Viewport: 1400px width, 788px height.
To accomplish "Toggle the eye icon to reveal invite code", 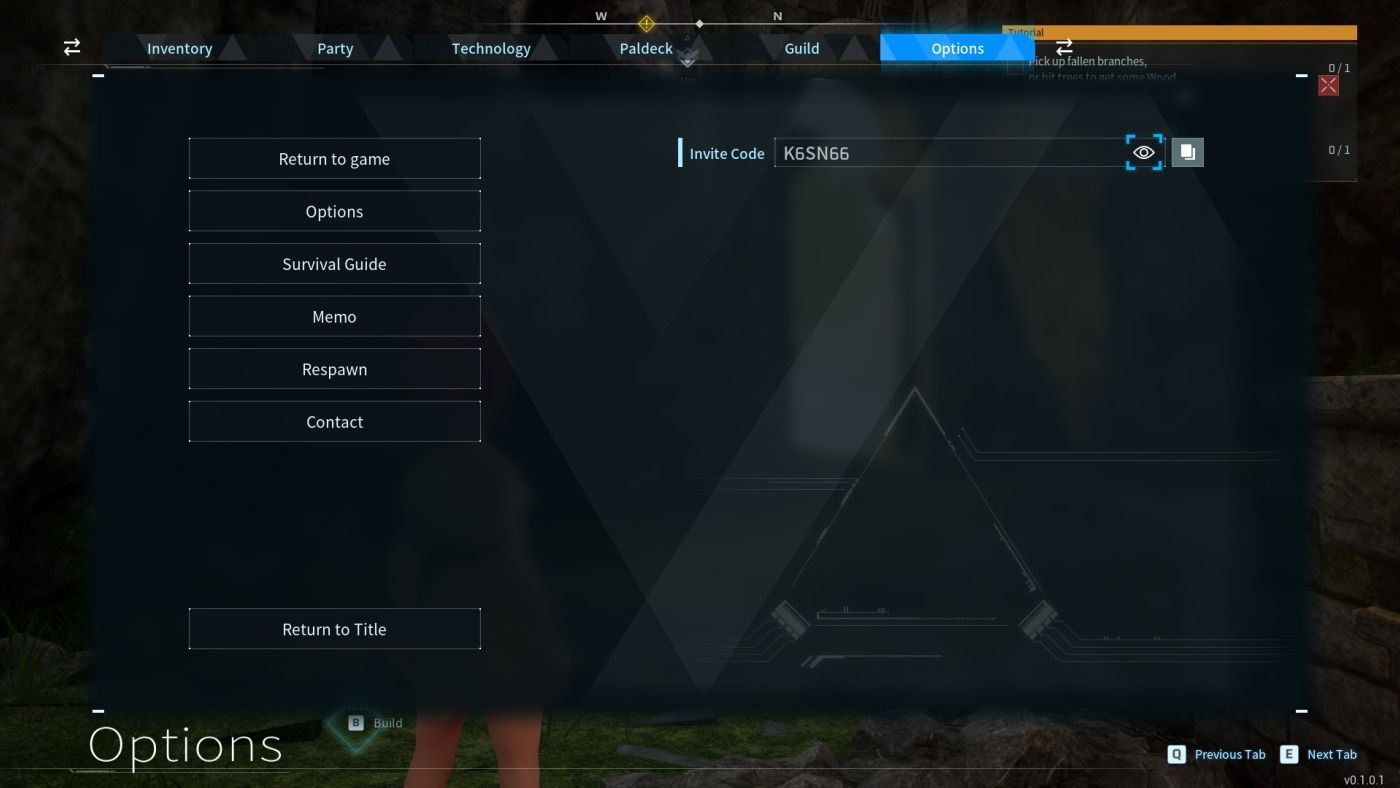I will (x=1144, y=152).
